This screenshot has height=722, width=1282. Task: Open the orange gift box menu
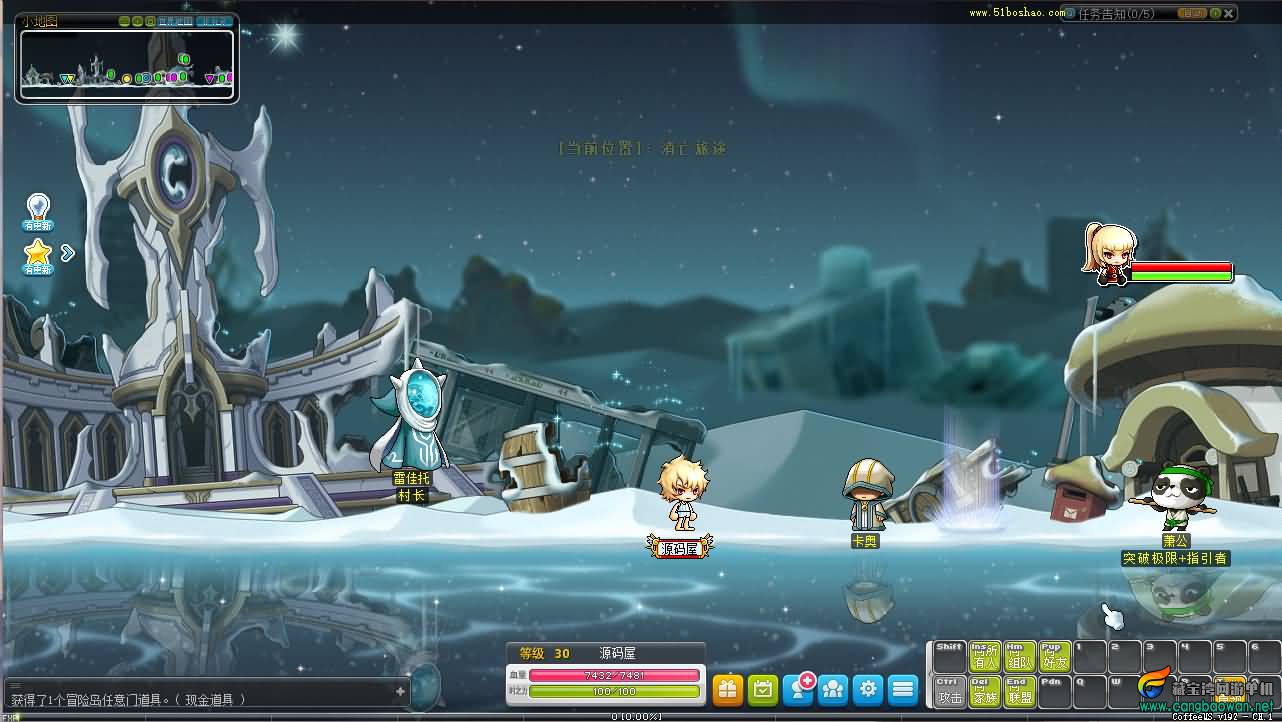727,689
